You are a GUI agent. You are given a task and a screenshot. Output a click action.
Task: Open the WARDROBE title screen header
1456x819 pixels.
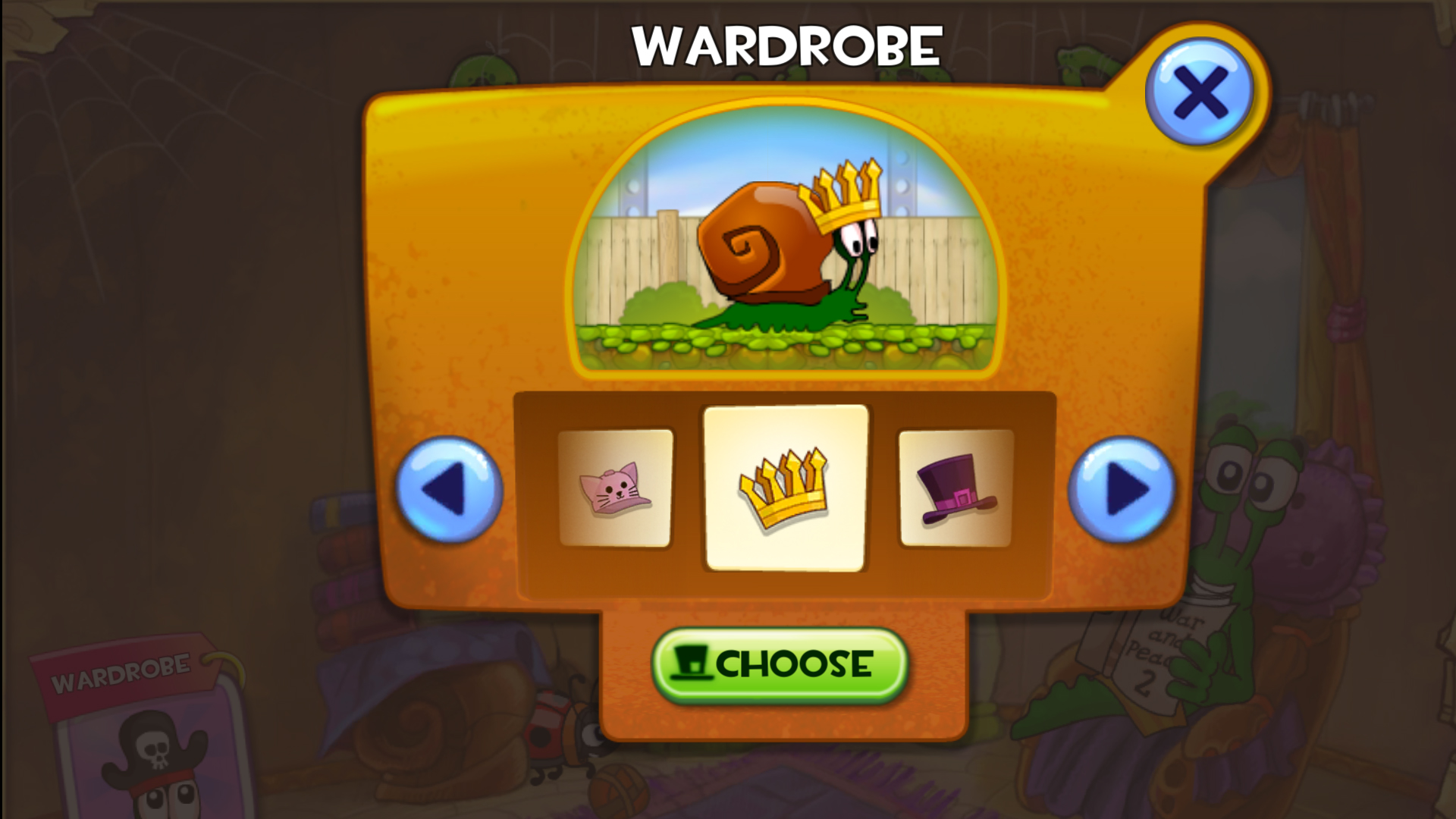pyautogui.click(x=786, y=45)
